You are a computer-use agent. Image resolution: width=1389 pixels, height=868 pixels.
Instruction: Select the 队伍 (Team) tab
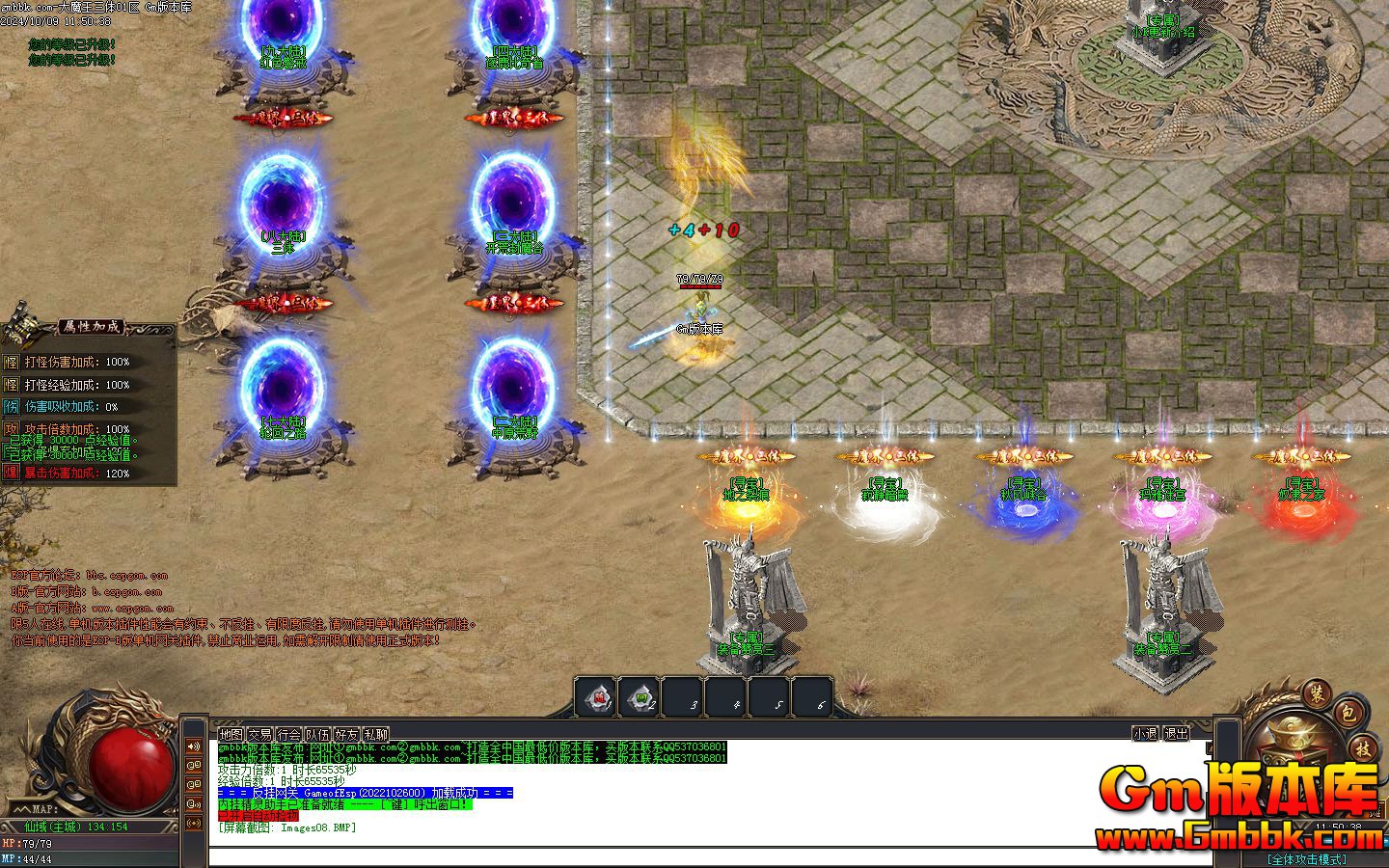click(318, 734)
